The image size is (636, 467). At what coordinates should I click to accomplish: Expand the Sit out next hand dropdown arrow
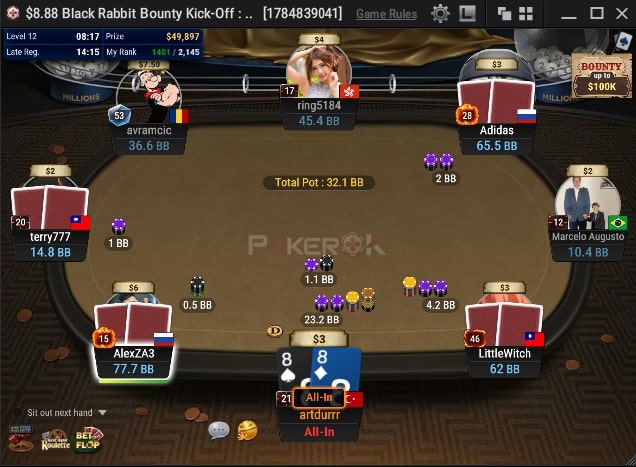(x=102, y=412)
